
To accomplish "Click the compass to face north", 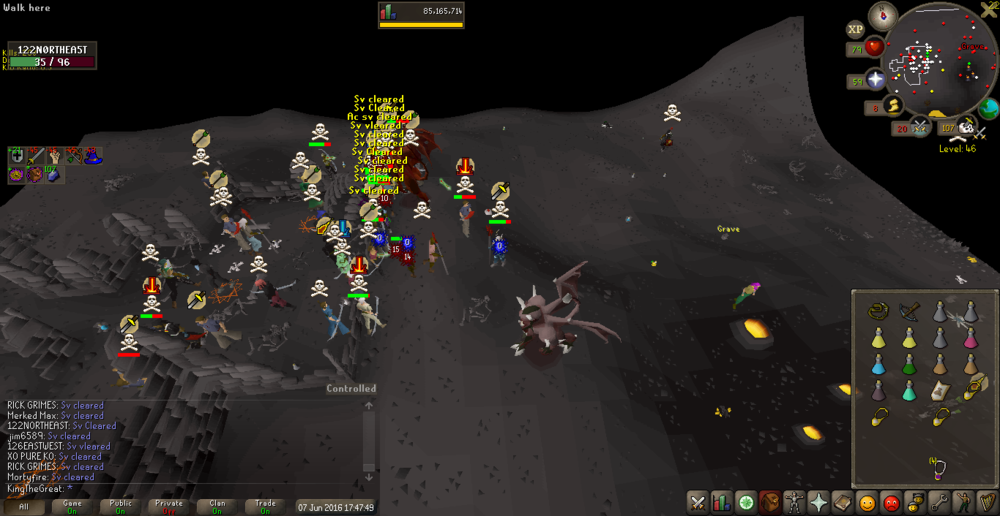I will click(882, 15).
